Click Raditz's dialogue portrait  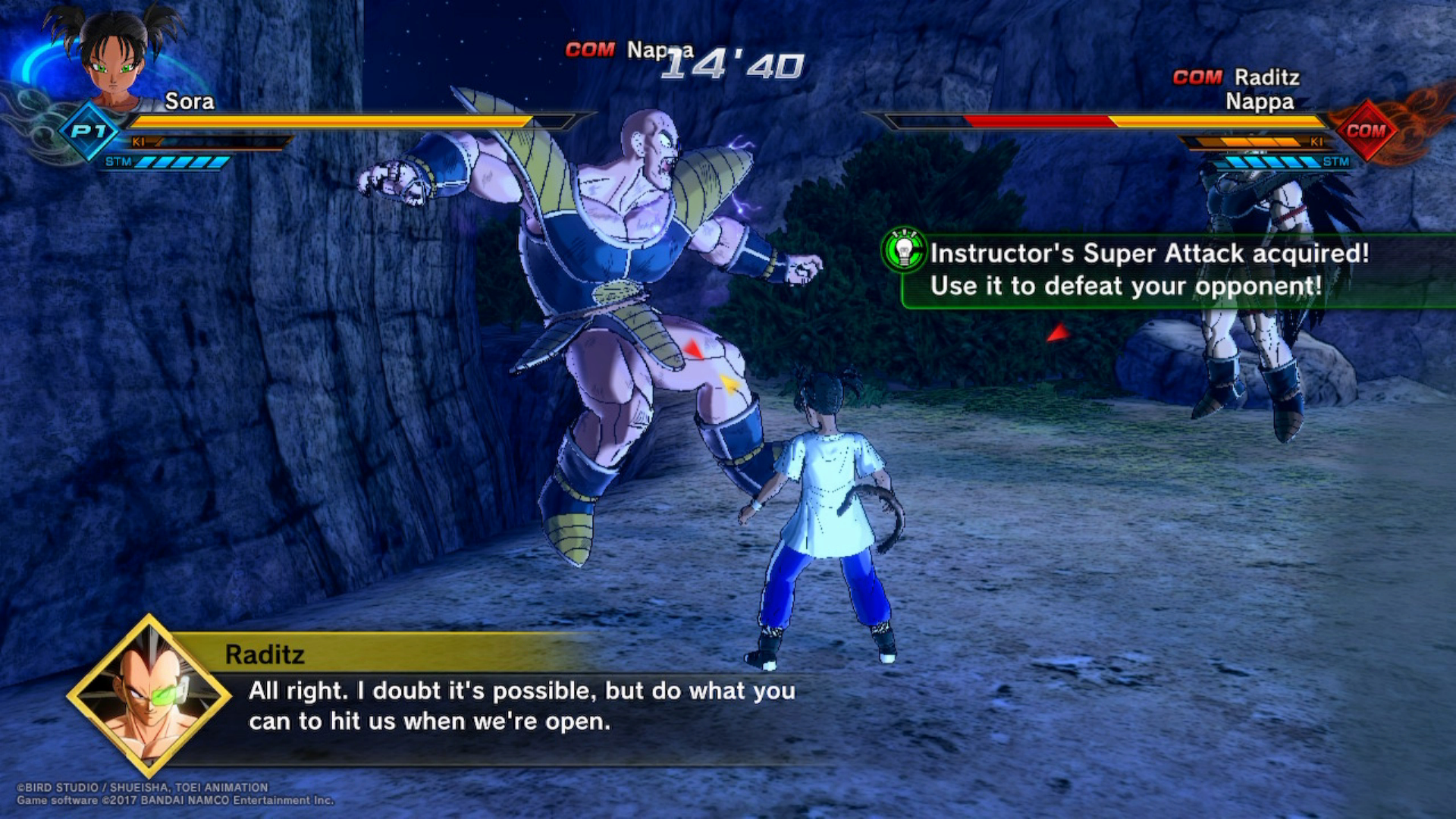(149, 695)
